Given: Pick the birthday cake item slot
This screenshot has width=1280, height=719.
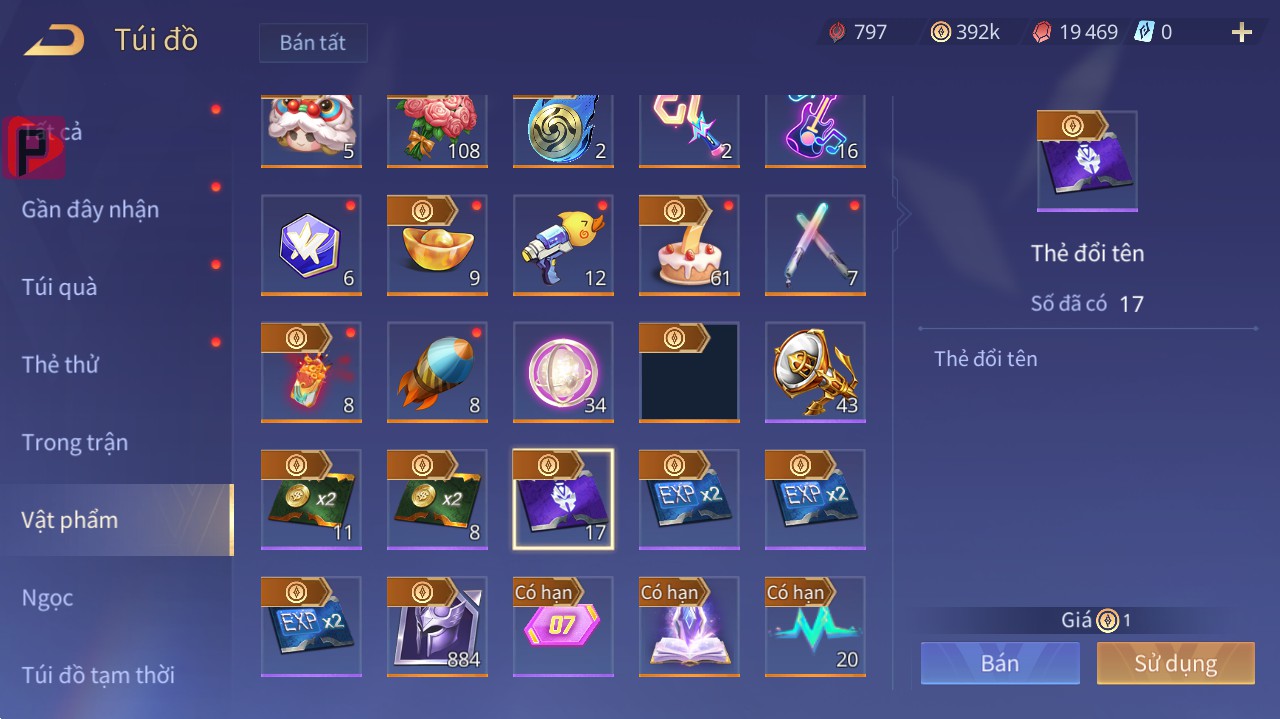Looking at the screenshot, I should [x=689, y=245].
